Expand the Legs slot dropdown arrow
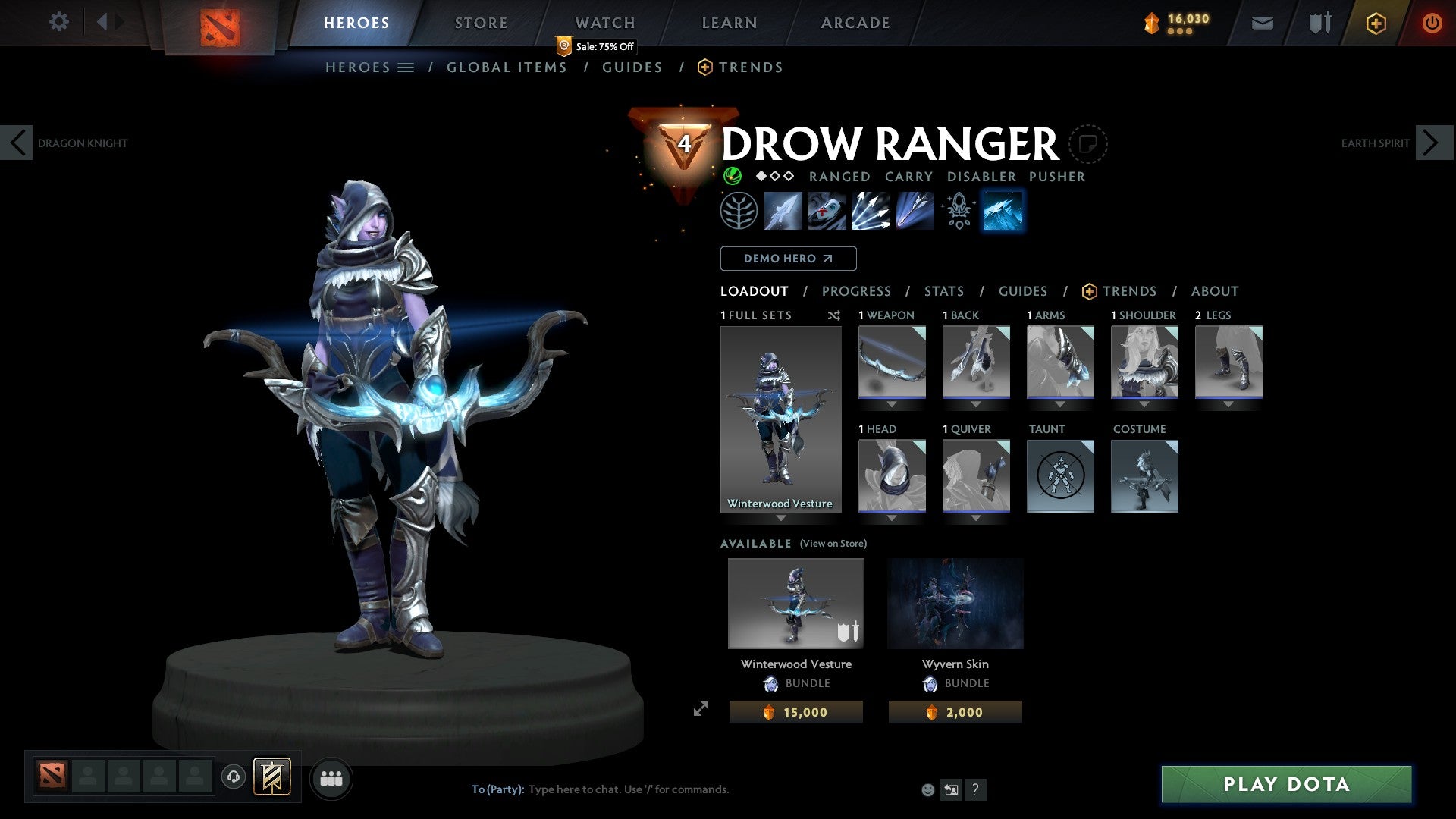This screenshot has height=819, width=1456. 1228,404
